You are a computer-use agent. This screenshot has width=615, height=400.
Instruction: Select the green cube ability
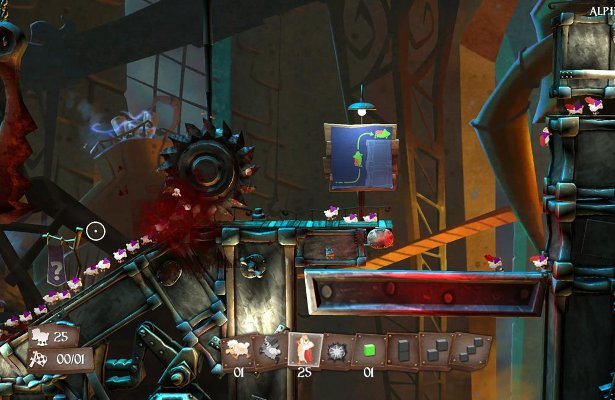369,350
